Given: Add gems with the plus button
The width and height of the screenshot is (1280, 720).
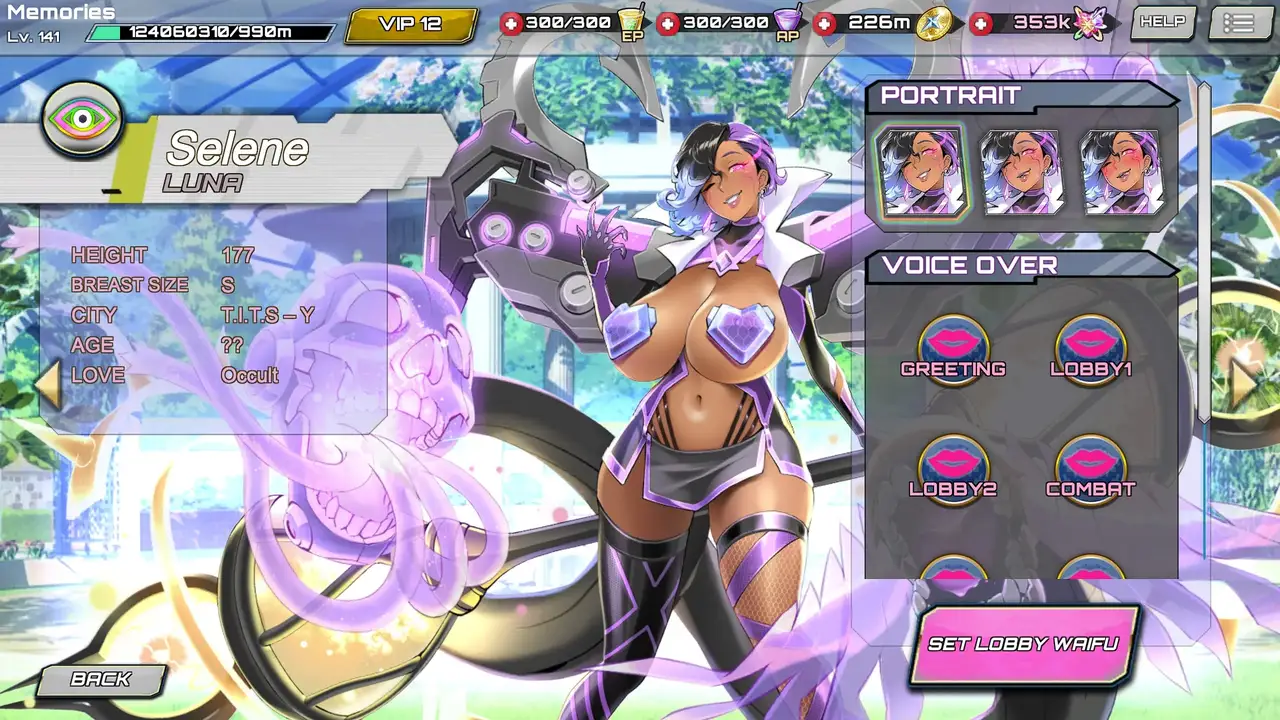Looking at the screenshot, I should coord(982,23).
